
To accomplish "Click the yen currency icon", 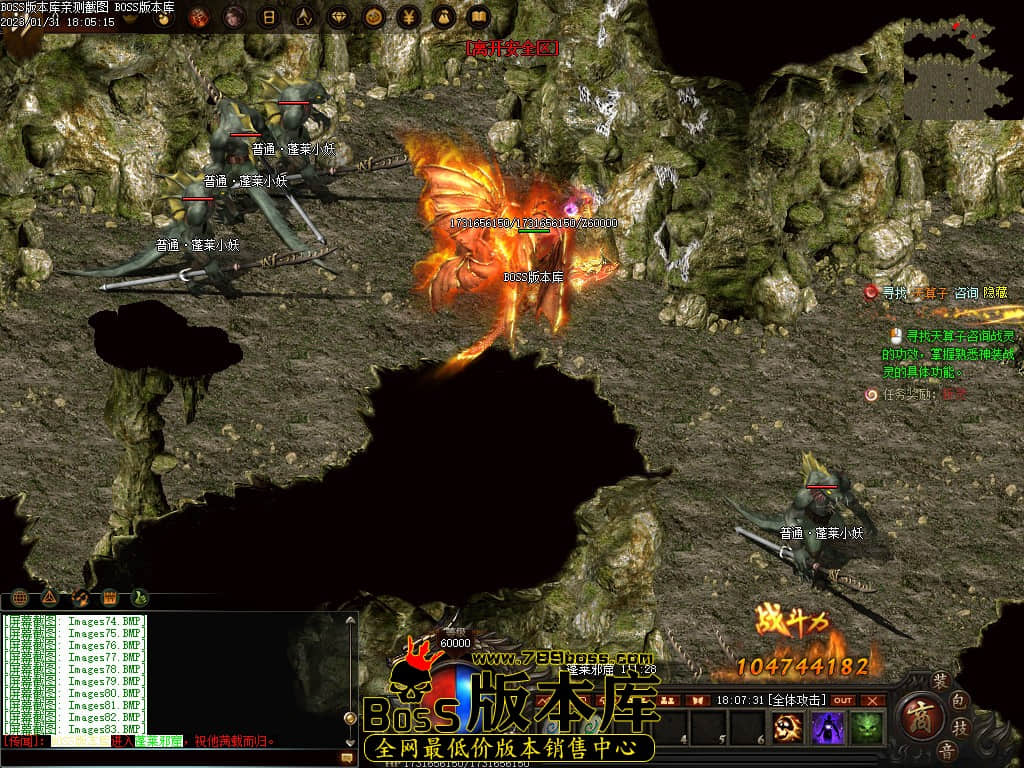I will pos(408,17).
